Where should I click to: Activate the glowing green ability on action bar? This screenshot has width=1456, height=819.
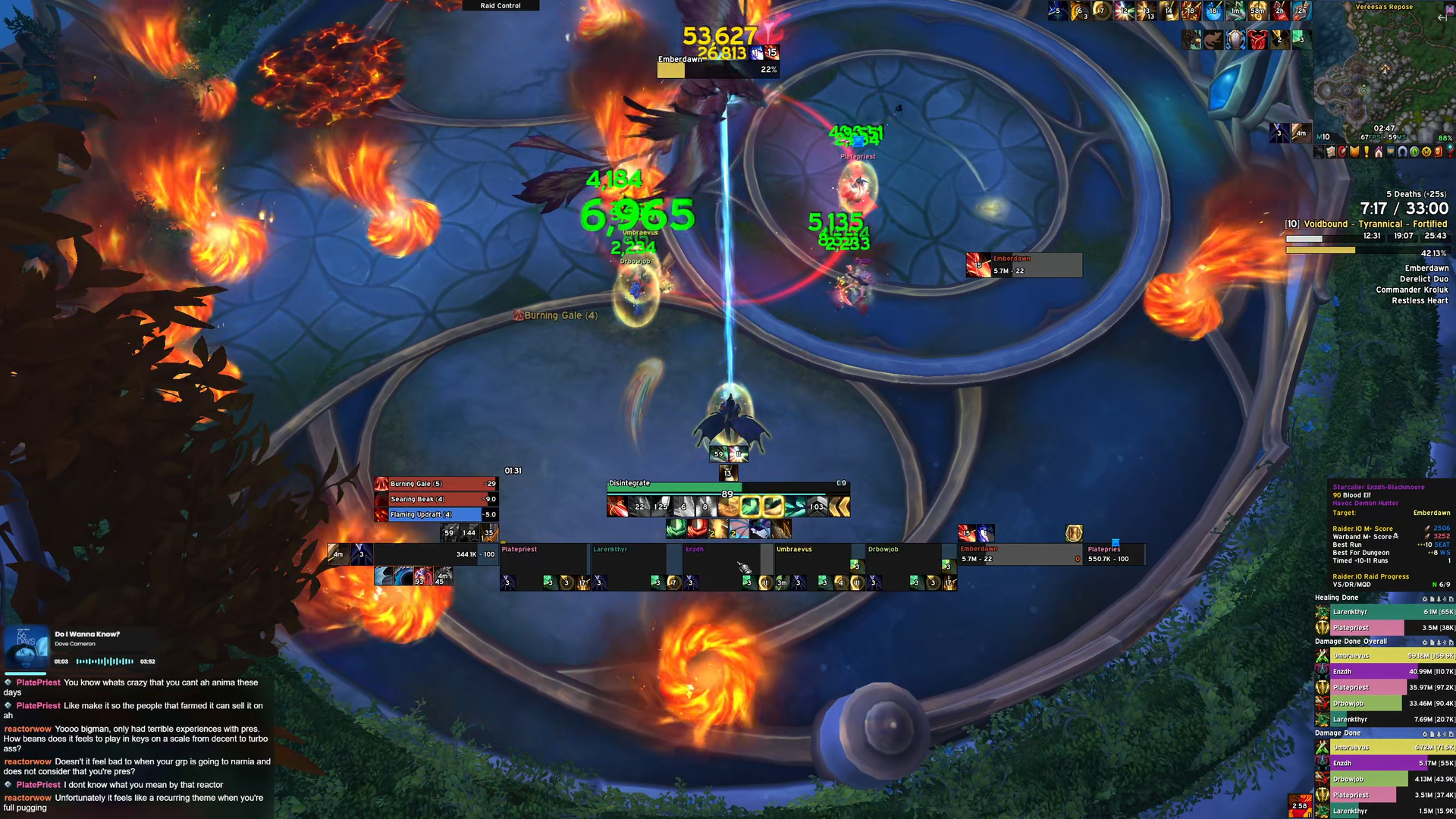(750, 507)
